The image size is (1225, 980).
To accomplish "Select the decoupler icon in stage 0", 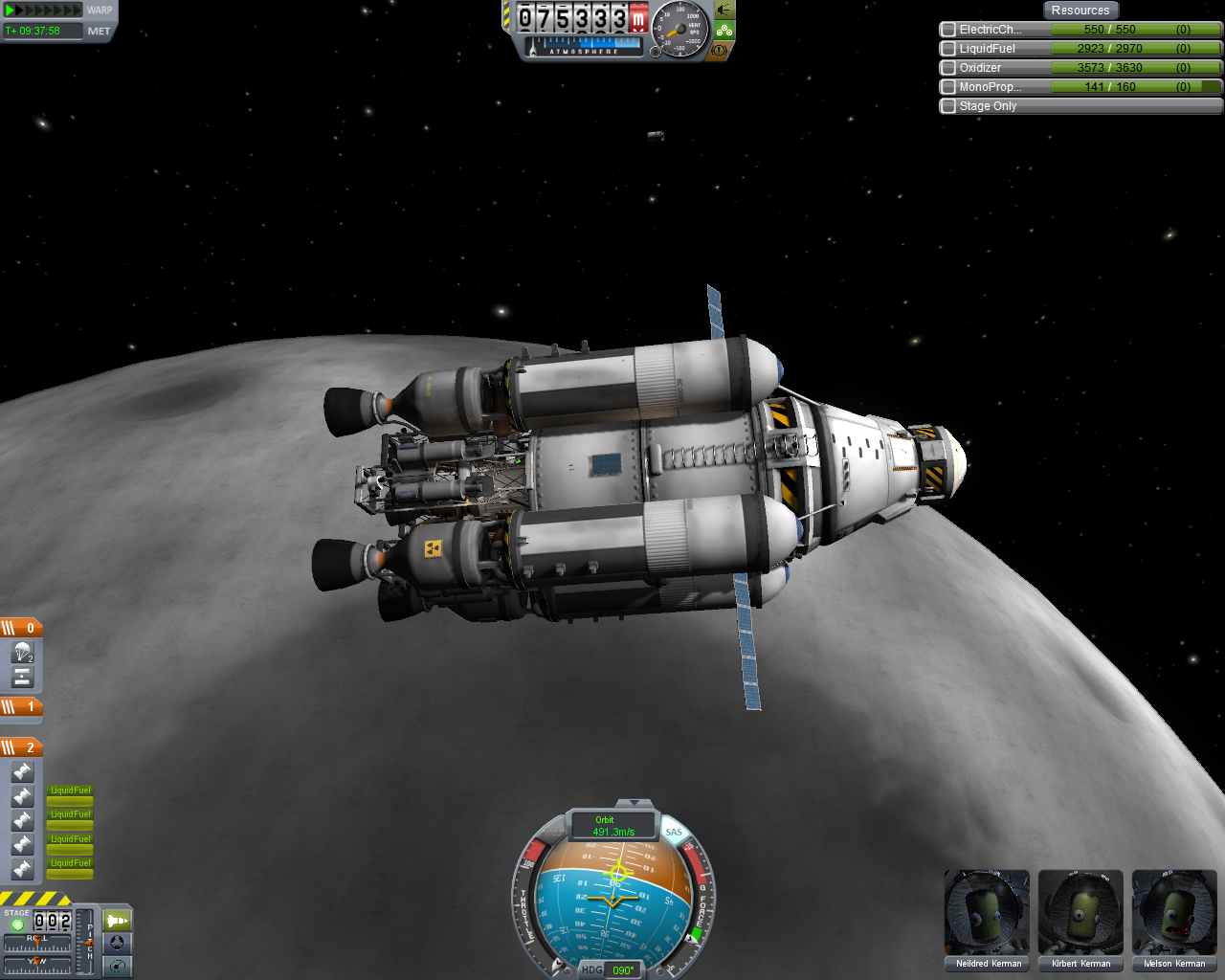I will pyautogui.click(x=23, y=678).
